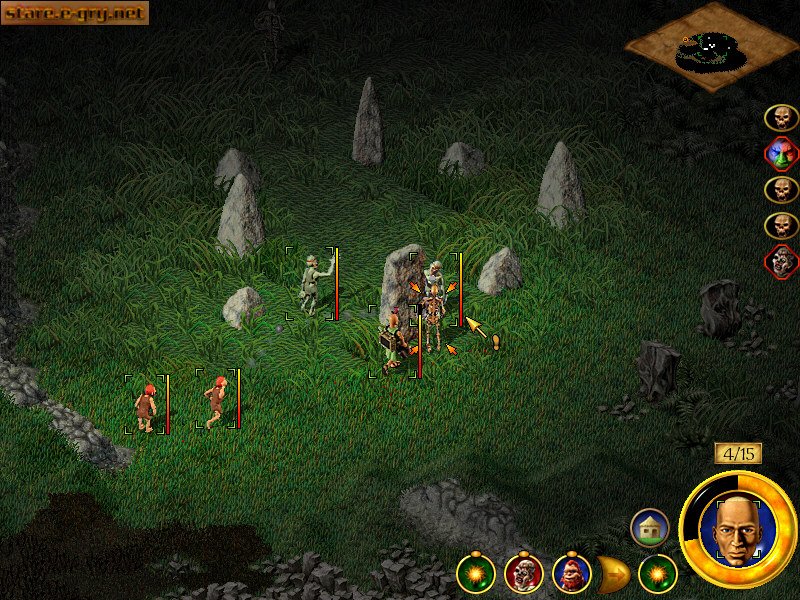Choose the hexagon-framed zombie face icon

click(781, 262)
